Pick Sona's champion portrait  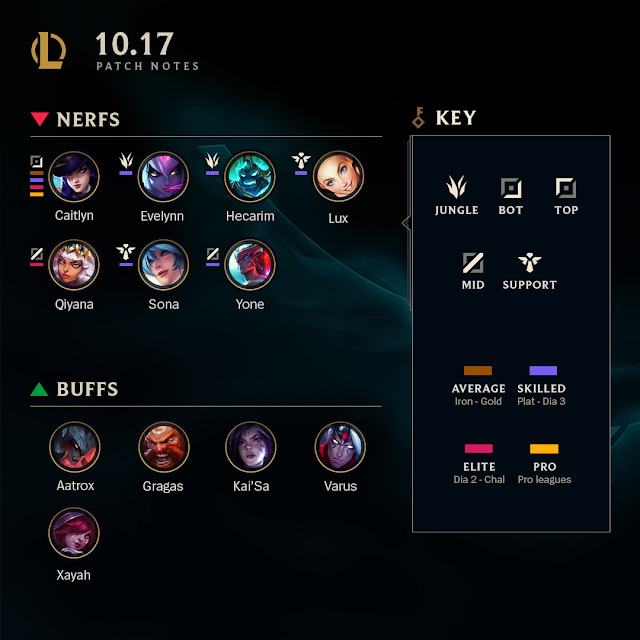163,265
